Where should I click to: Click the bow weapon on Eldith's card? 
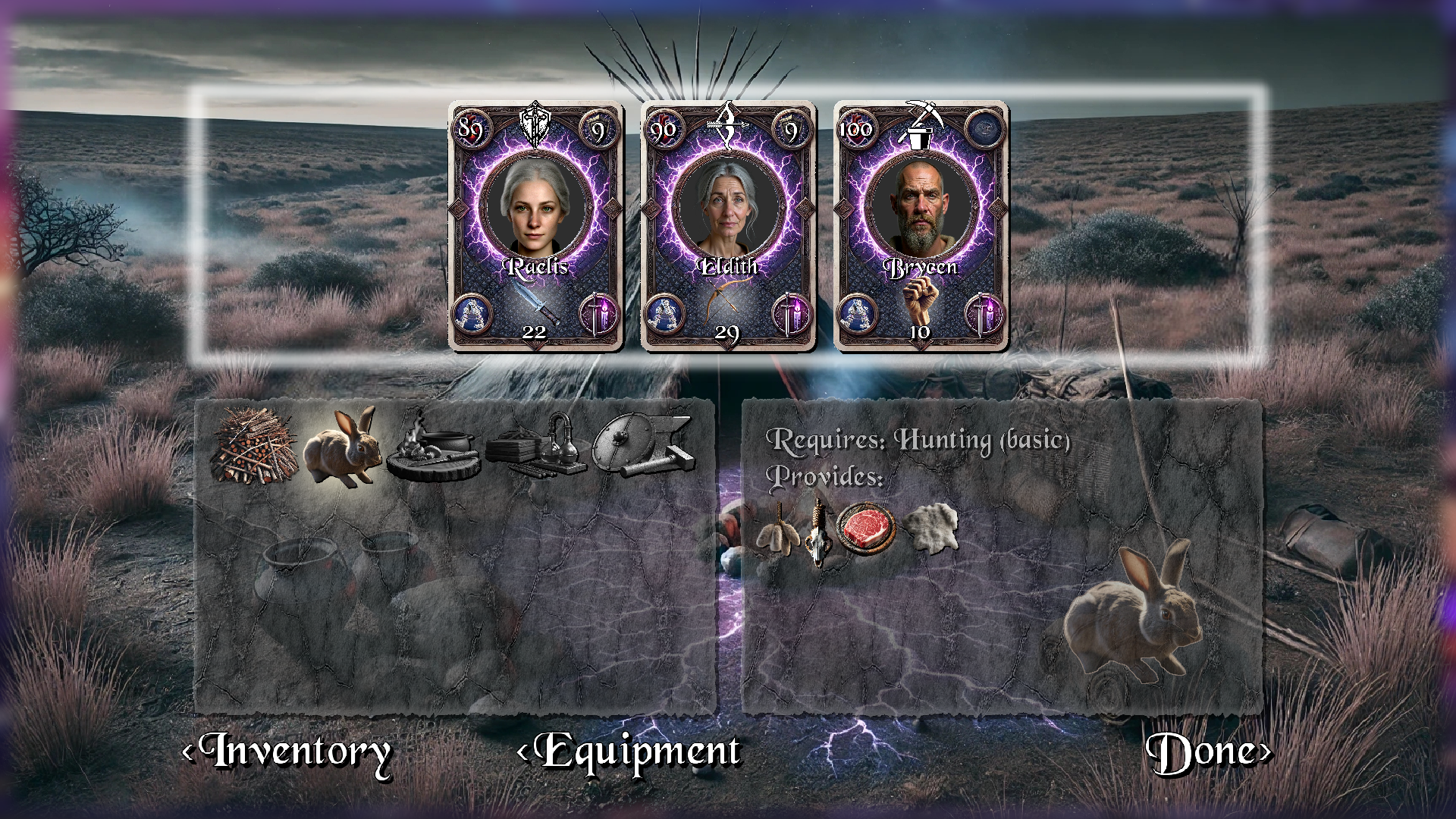pos(726,301)
